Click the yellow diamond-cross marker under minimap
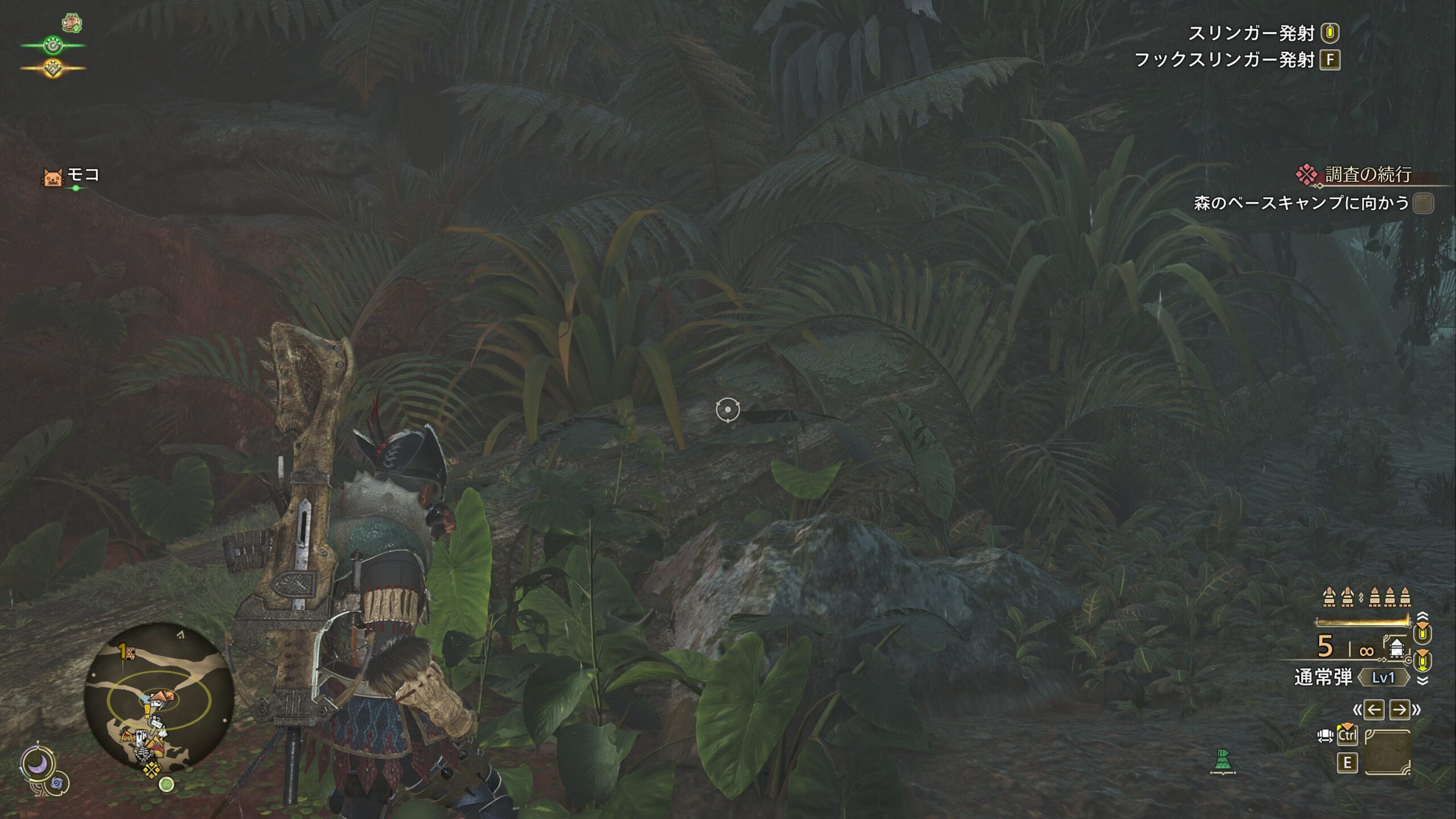The image size is (1456, 819). tap(151, 770)
